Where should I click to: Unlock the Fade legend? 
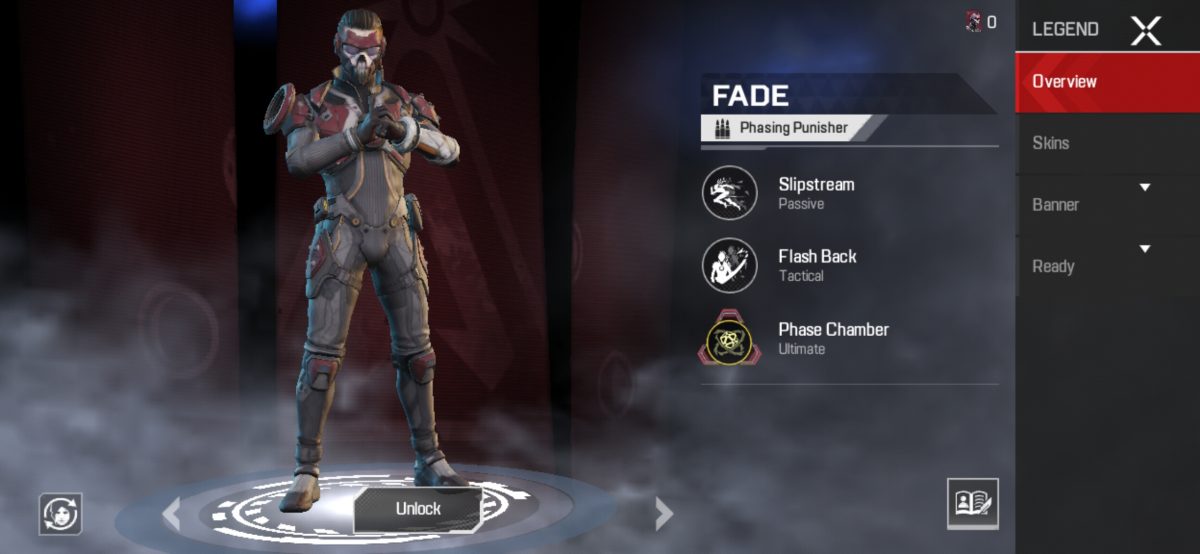(x=418, y=508)
